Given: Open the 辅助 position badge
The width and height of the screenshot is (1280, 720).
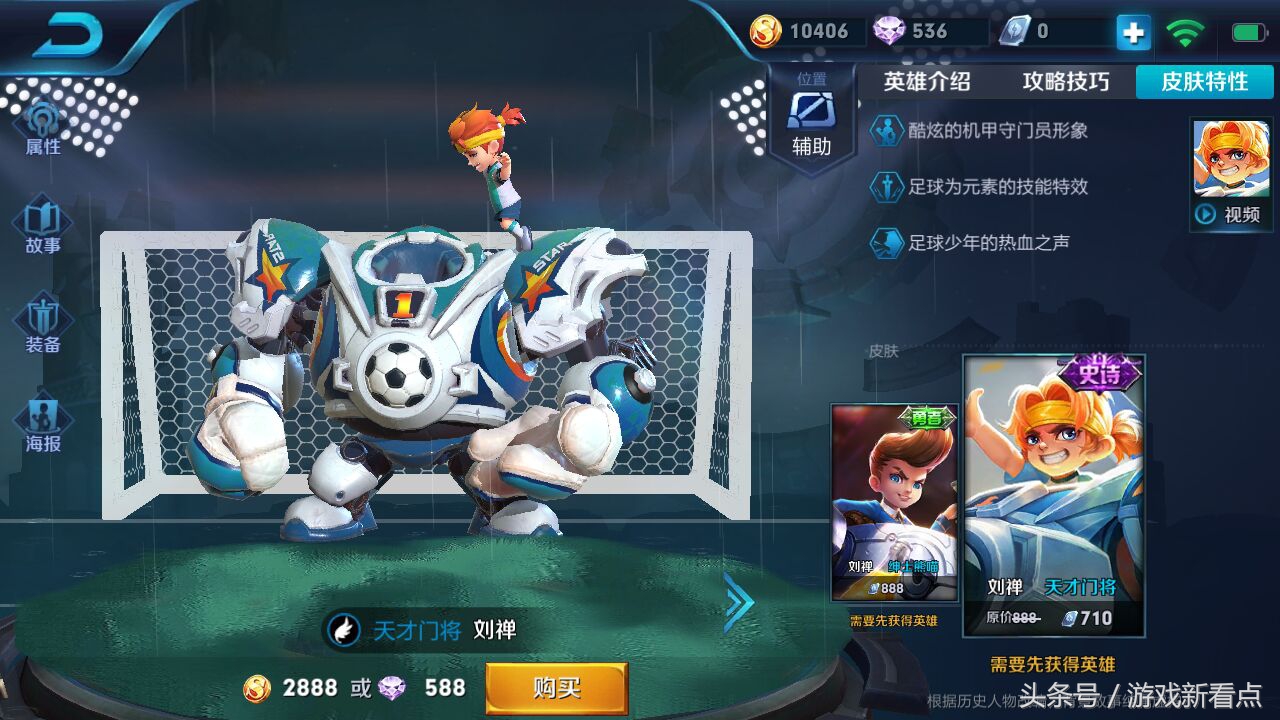Looking at the screenshot, I should [812, 118].
